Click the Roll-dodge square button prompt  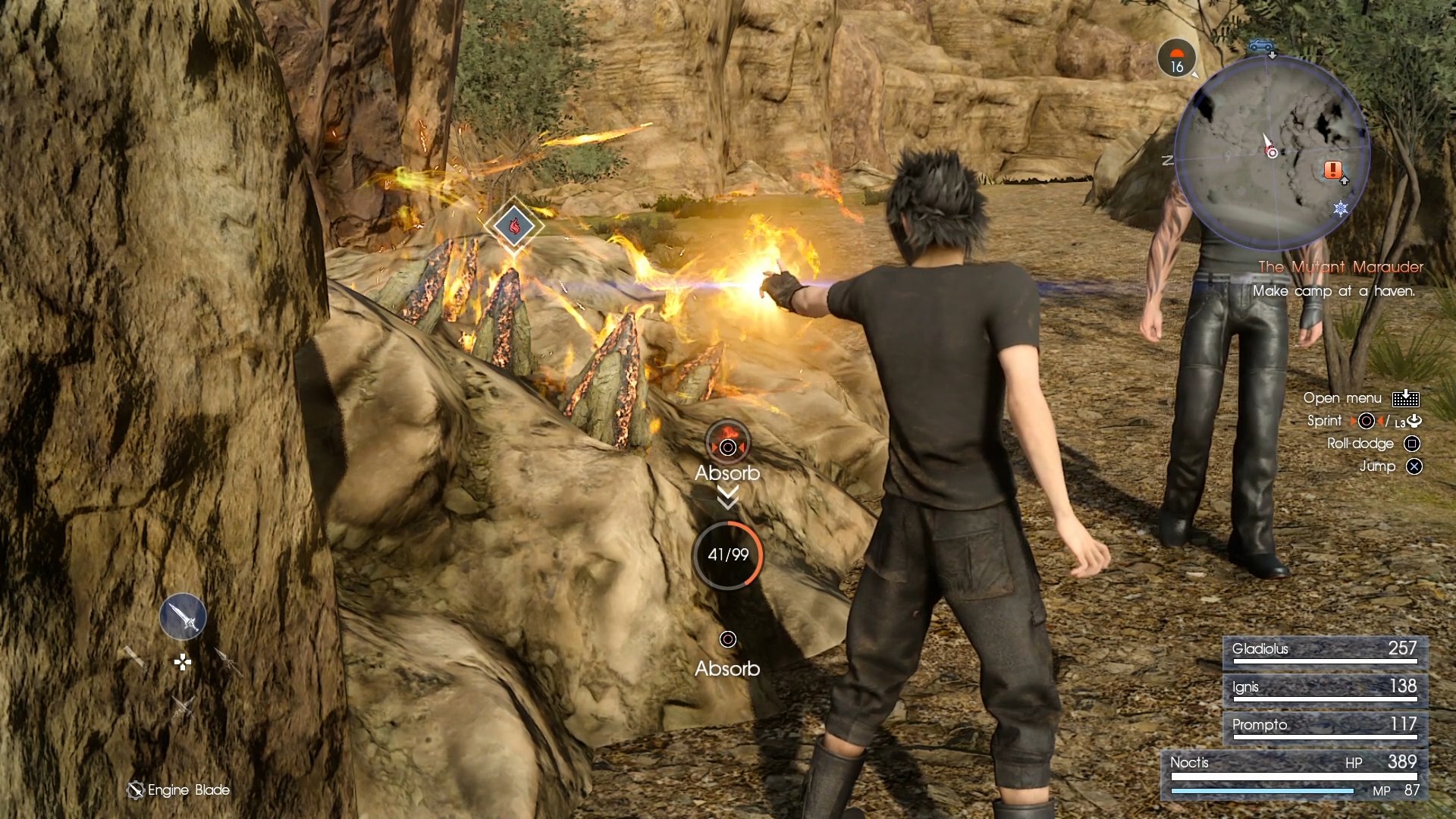point(1412,443)
